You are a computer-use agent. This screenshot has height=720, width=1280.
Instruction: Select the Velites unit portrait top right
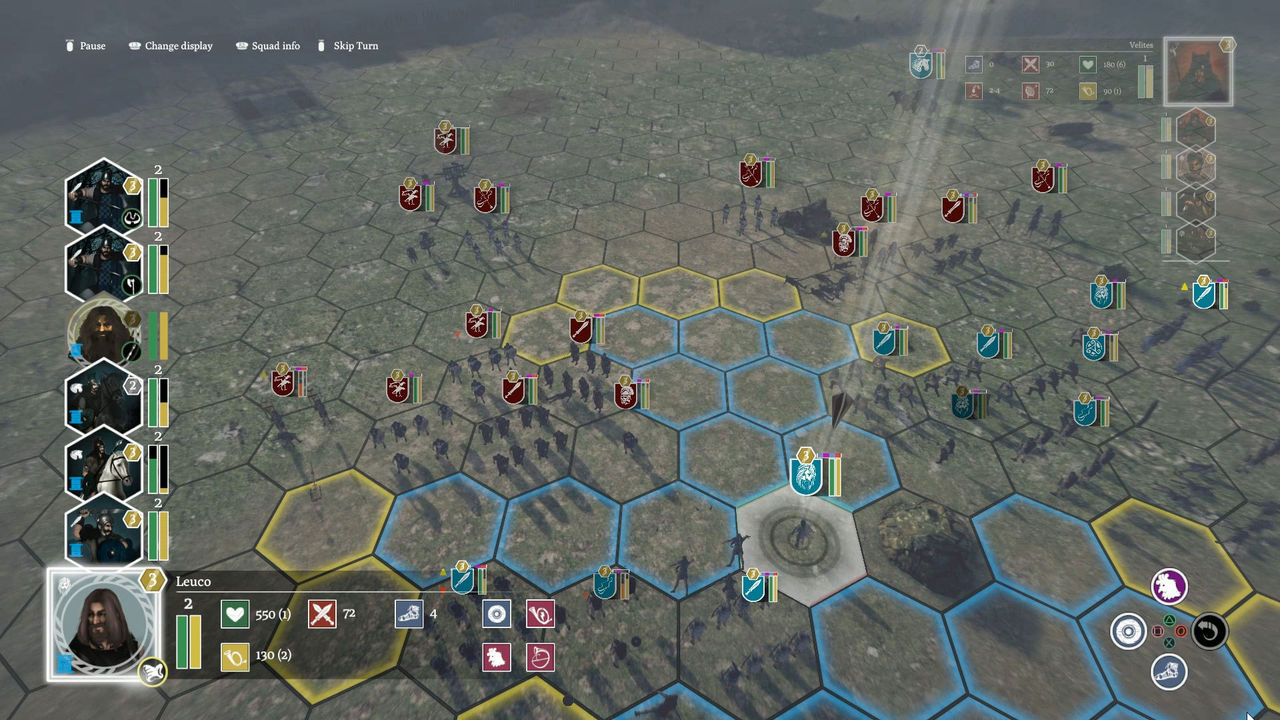point(1198,70)
